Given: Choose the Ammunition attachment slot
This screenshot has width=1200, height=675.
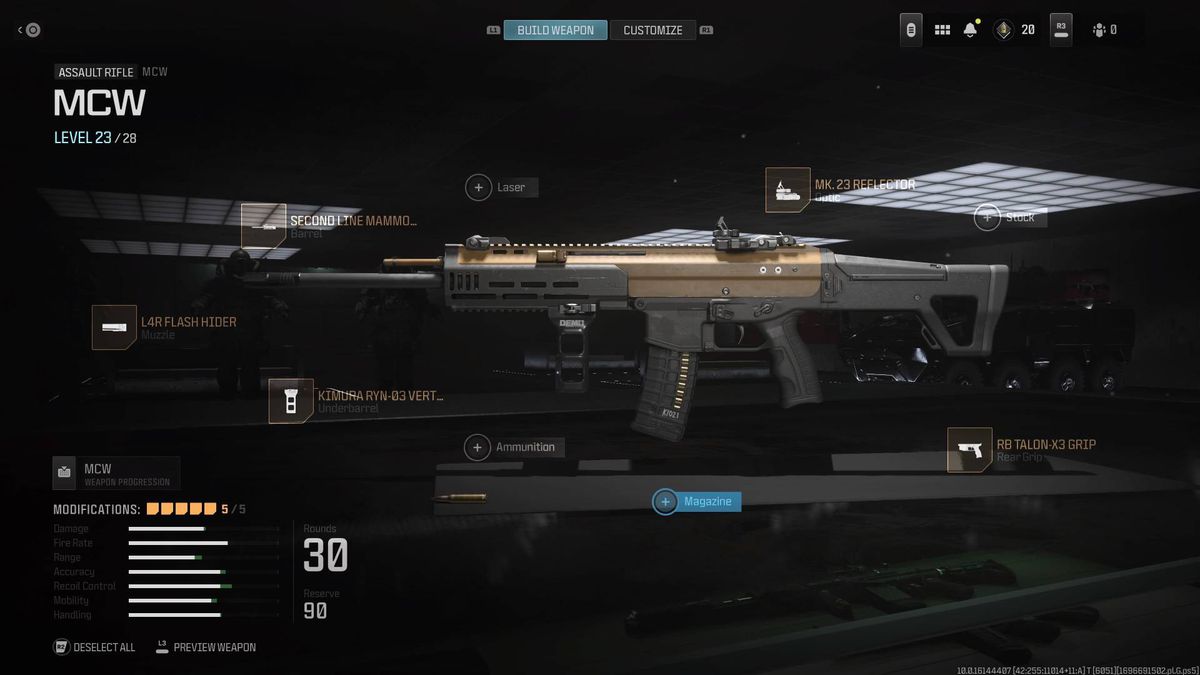Looking at the screenshot, I should [515, 447].
